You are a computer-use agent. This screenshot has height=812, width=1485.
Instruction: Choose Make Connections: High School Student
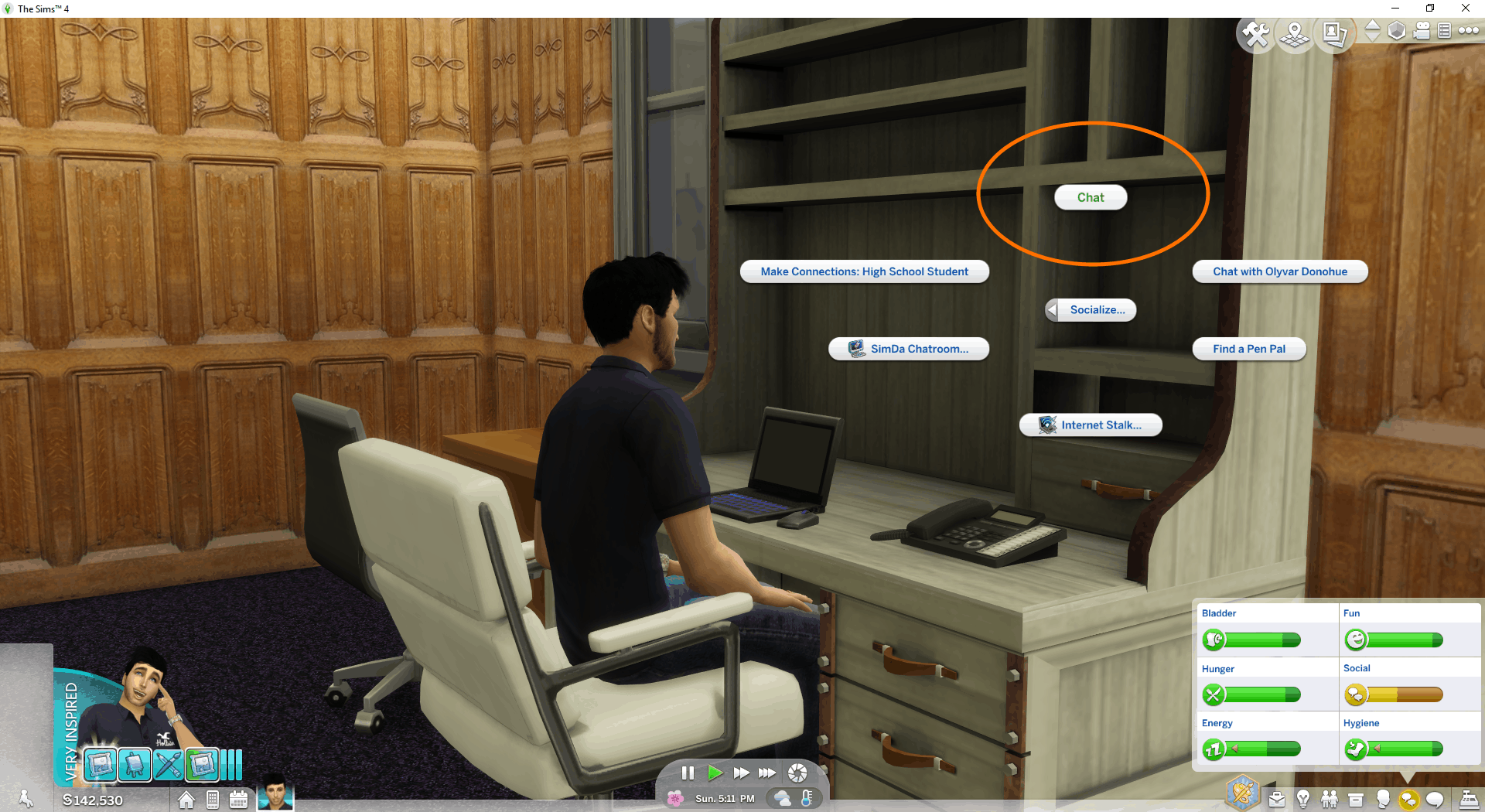pos(864,271)
